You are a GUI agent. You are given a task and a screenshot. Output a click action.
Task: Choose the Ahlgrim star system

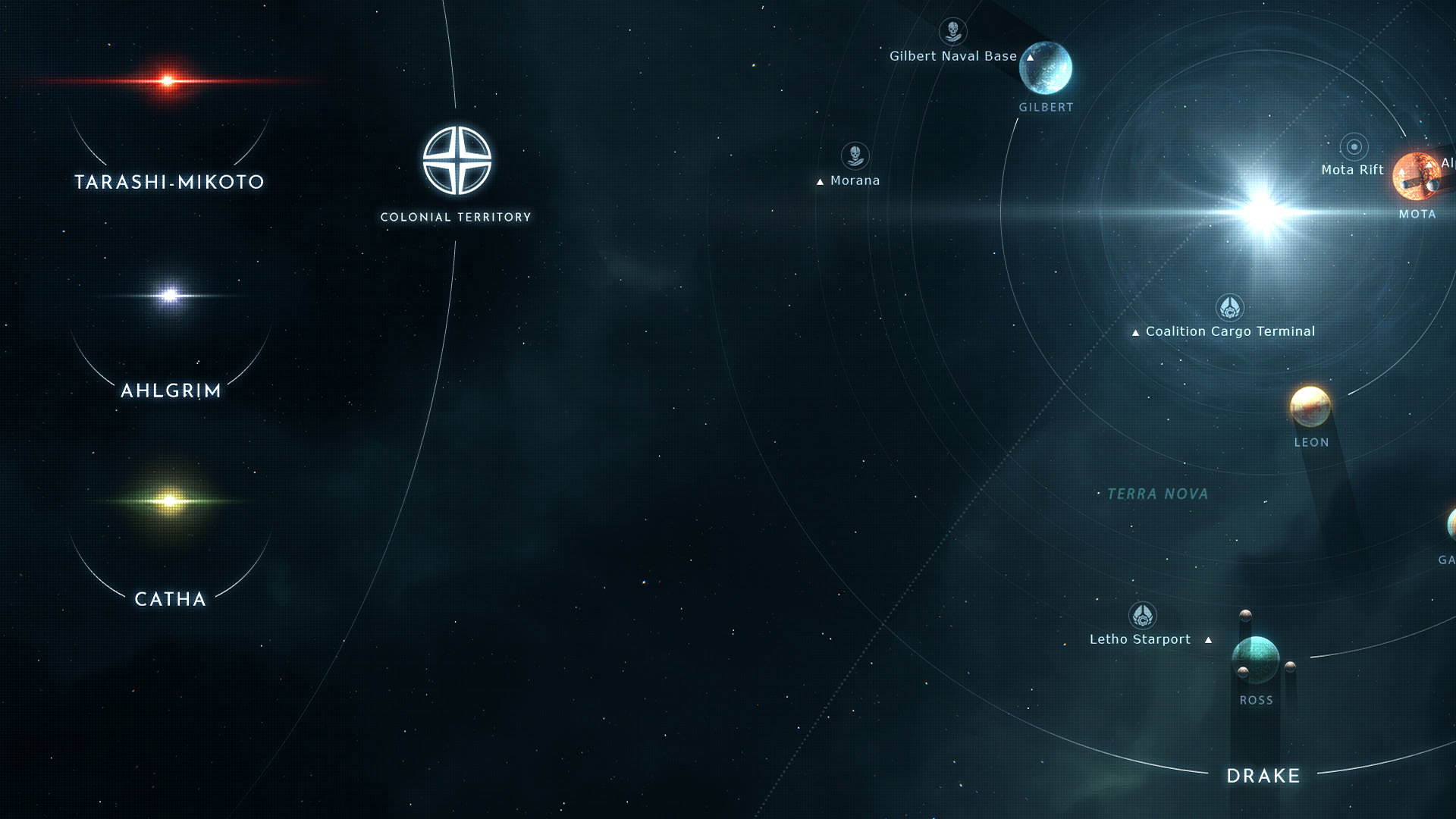(171, 295)
